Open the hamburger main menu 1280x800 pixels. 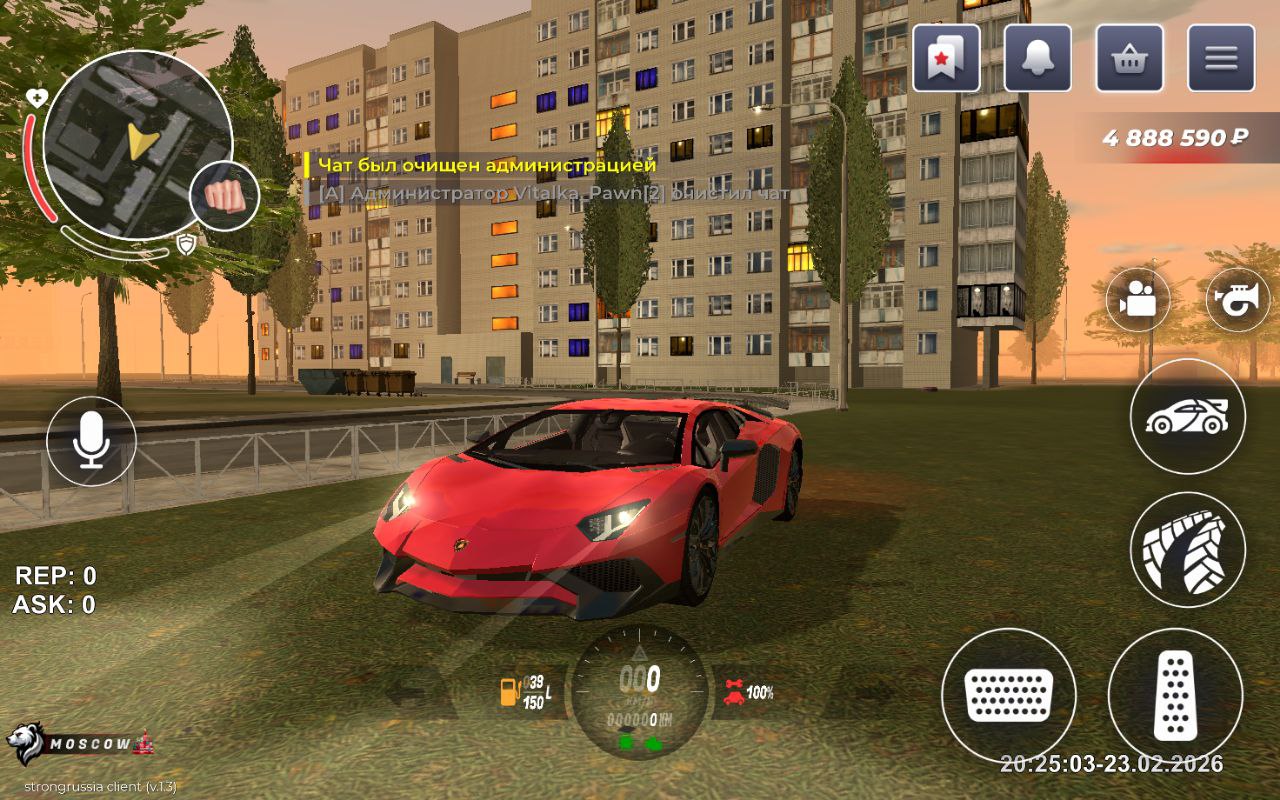pyautogui.click(x=1221, y=58)
